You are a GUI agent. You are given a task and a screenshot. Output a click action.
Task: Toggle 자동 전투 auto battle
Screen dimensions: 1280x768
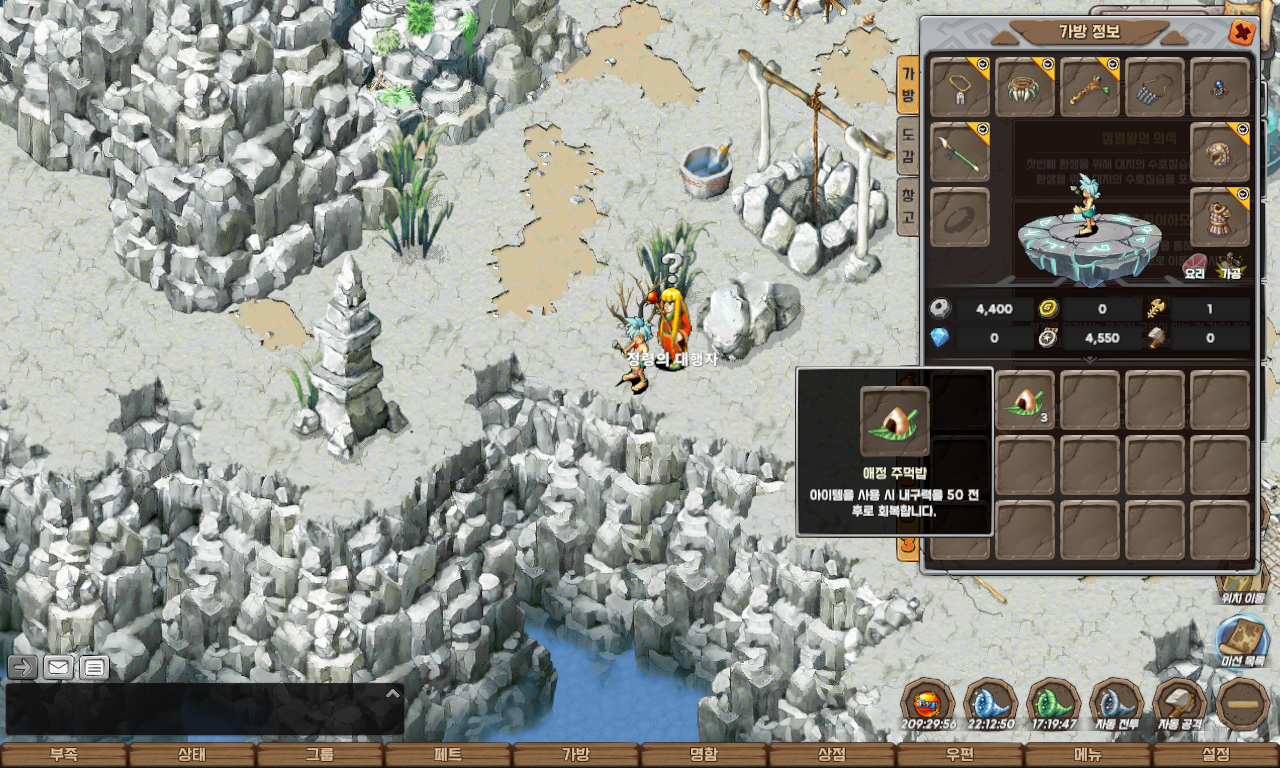coord(1116,704)
